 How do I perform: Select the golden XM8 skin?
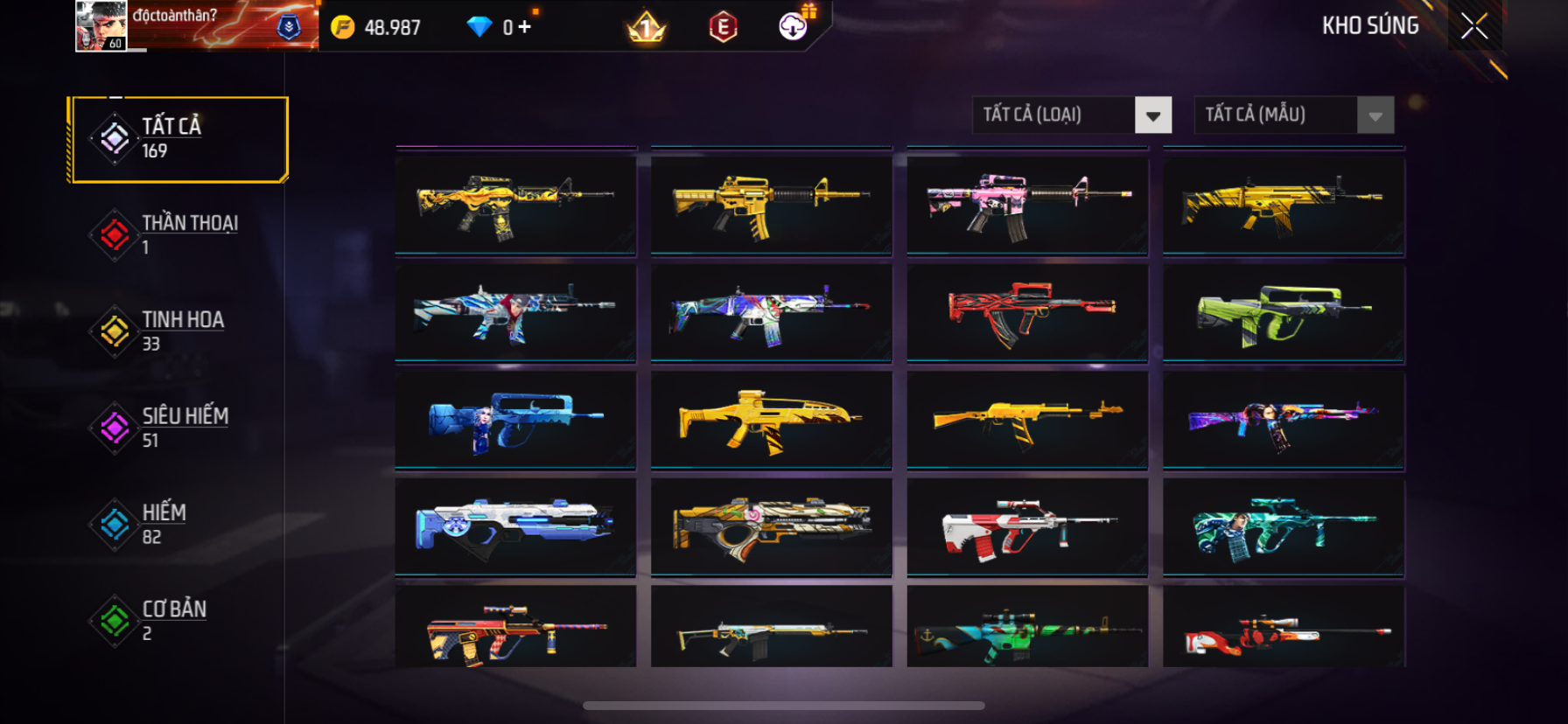(x=771, y=421)
